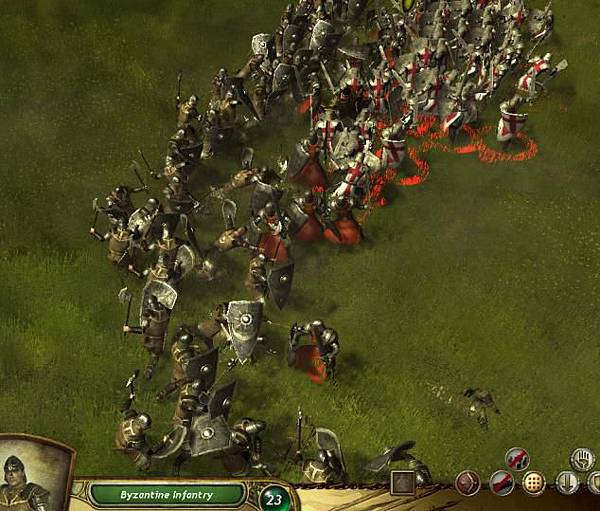Activate the bow attack command icon
Screen dimensions: 600x511
click(x=468, y=484)
